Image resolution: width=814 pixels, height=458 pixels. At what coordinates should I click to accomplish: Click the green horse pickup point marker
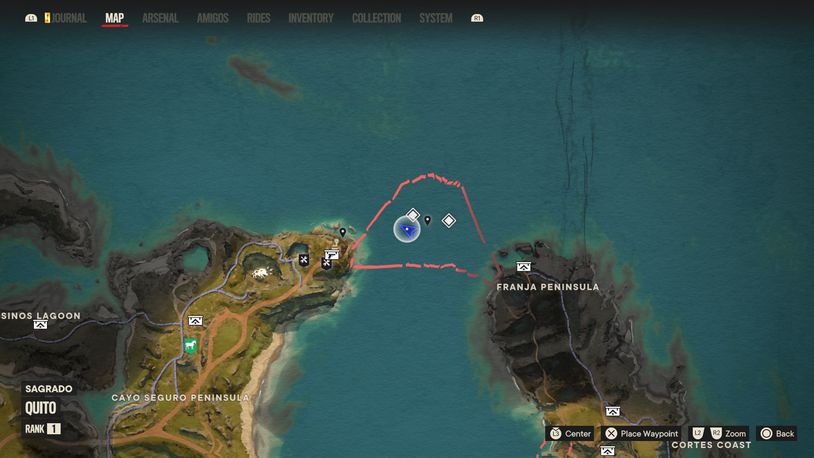pyautogui.click(x=189, y=346)
